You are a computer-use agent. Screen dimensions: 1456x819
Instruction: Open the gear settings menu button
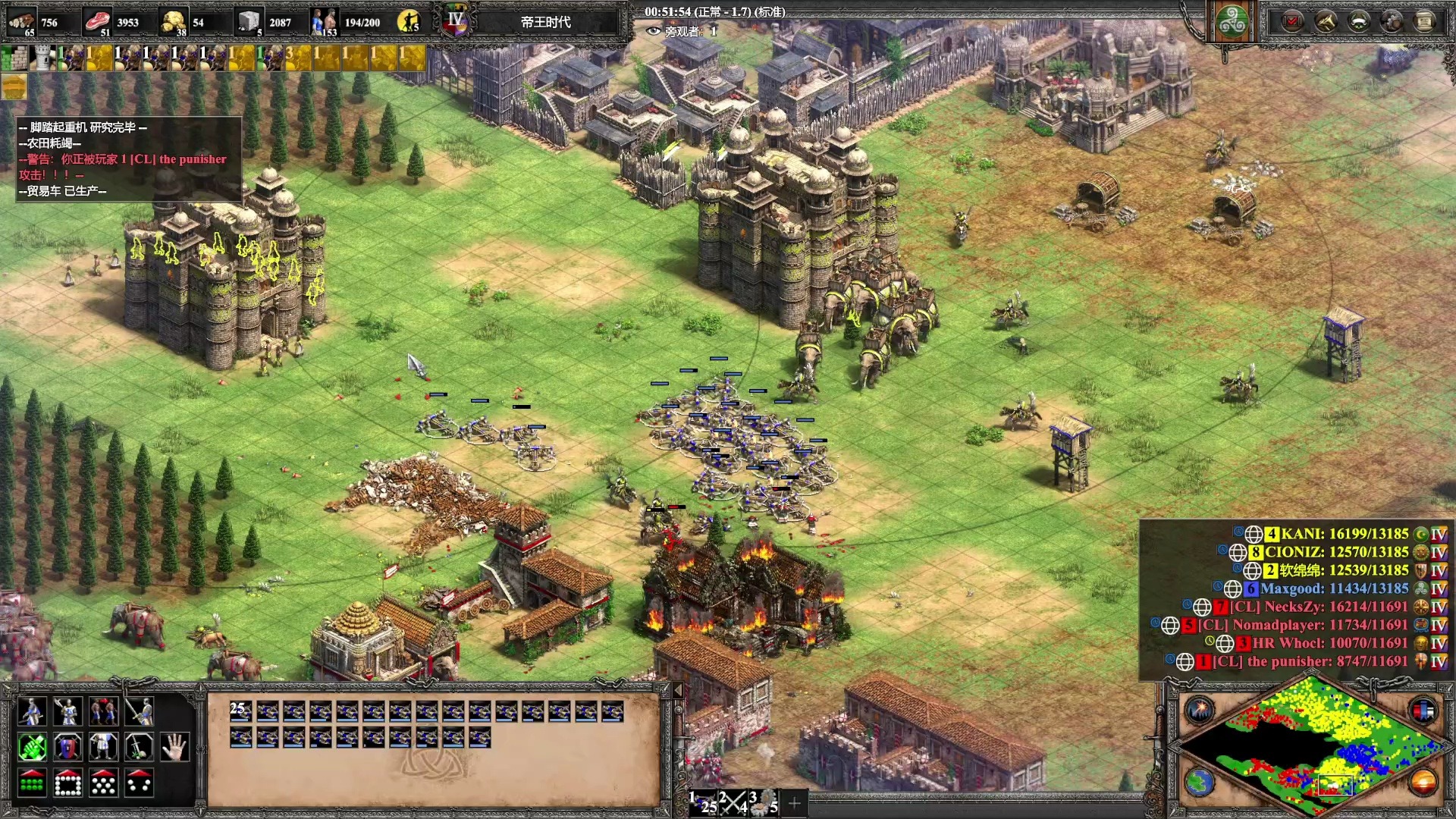click(x=1392, y=21)
